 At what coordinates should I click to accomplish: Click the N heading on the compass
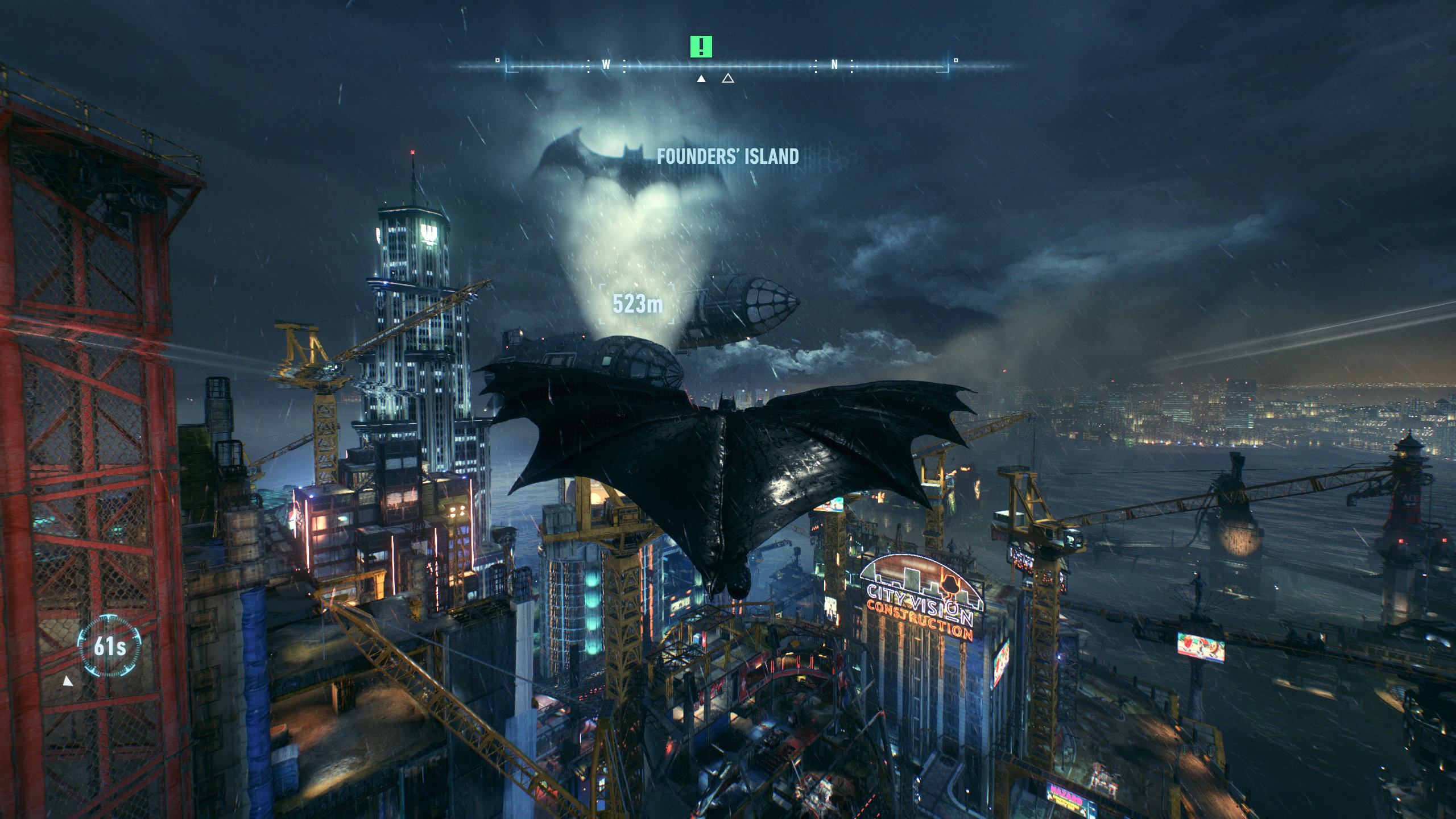(x=834, y=65)
